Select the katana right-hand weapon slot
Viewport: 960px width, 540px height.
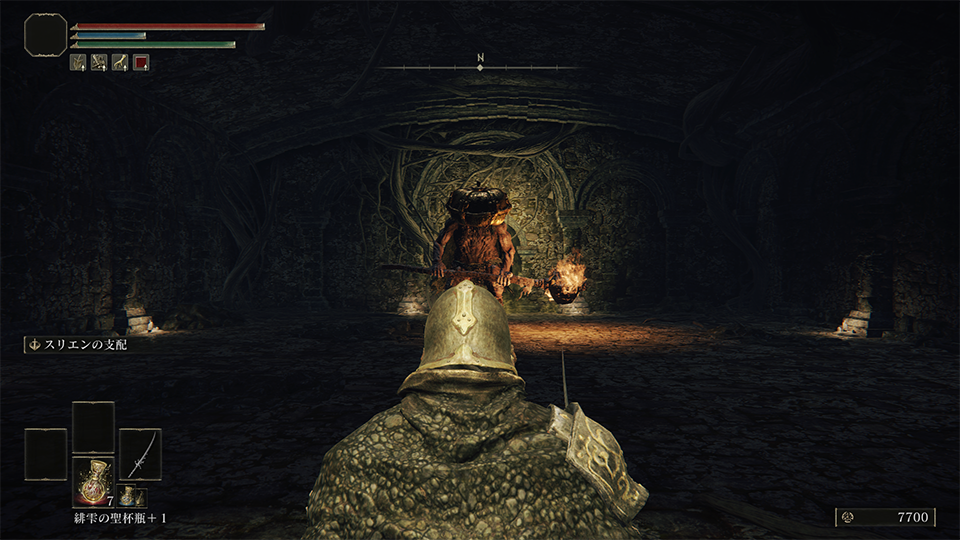coord(140,454)
